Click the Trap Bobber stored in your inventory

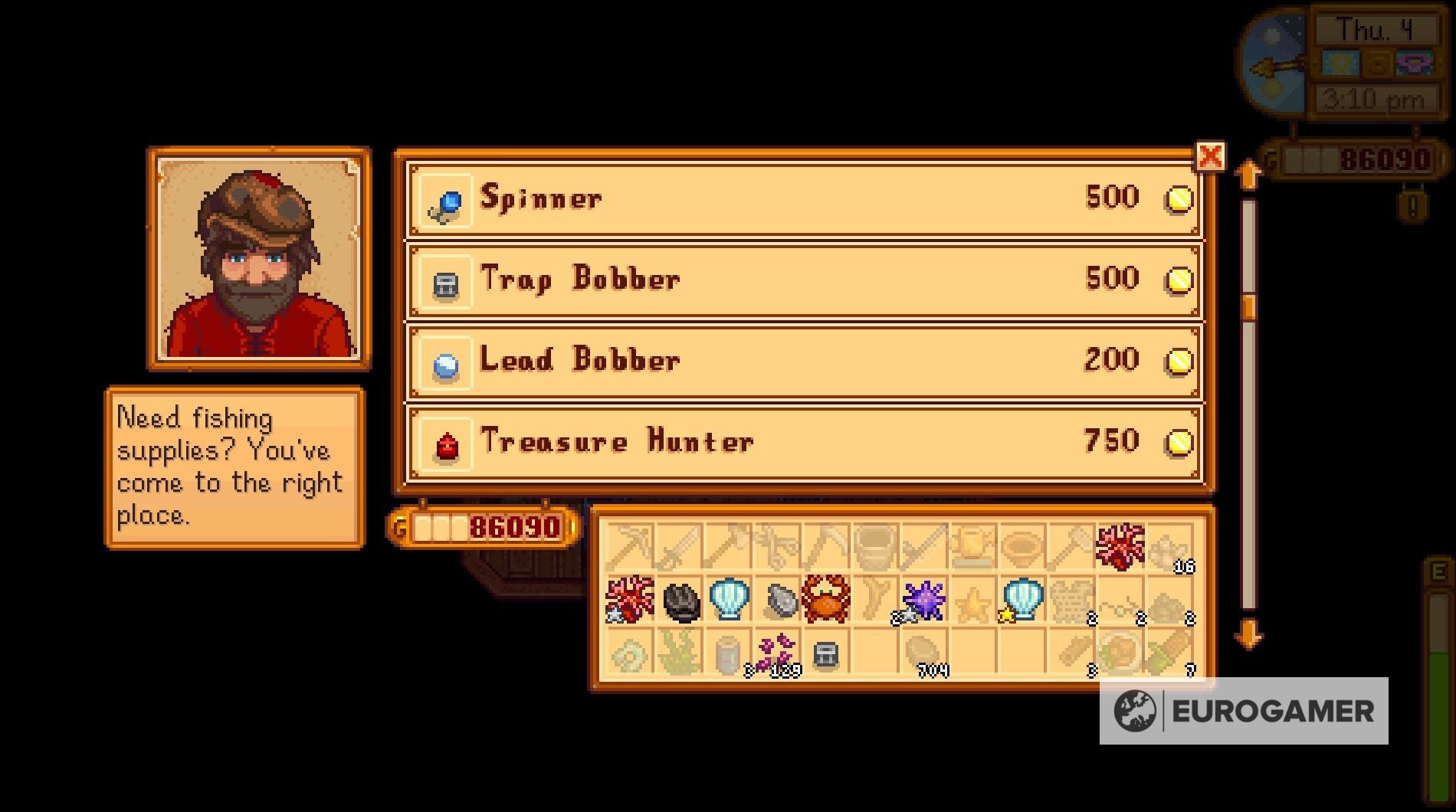tap(826, 655)
